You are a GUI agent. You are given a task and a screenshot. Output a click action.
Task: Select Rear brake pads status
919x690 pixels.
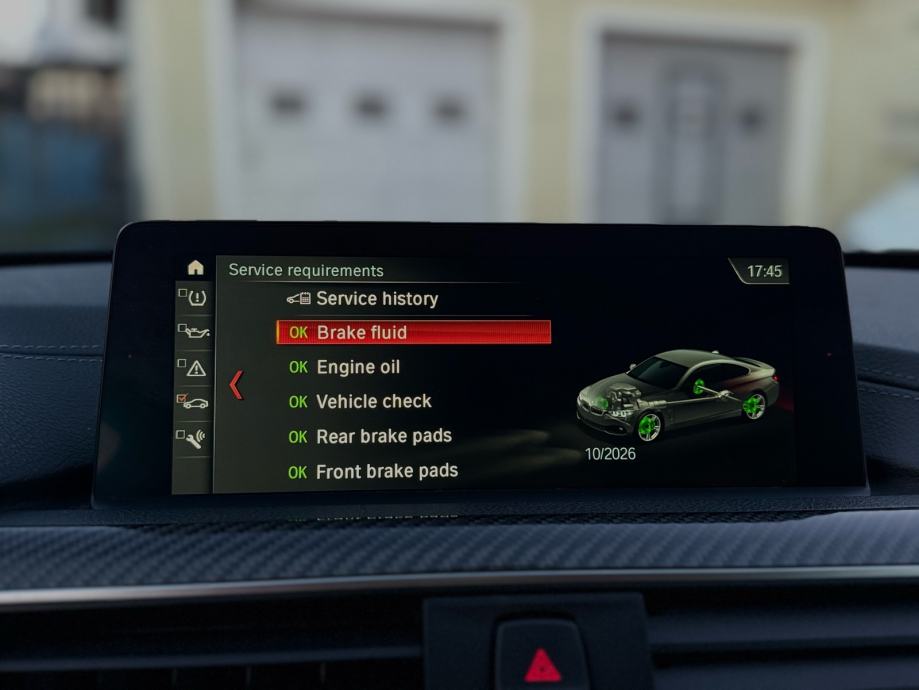pyautogui.click(x=383, y=436)
